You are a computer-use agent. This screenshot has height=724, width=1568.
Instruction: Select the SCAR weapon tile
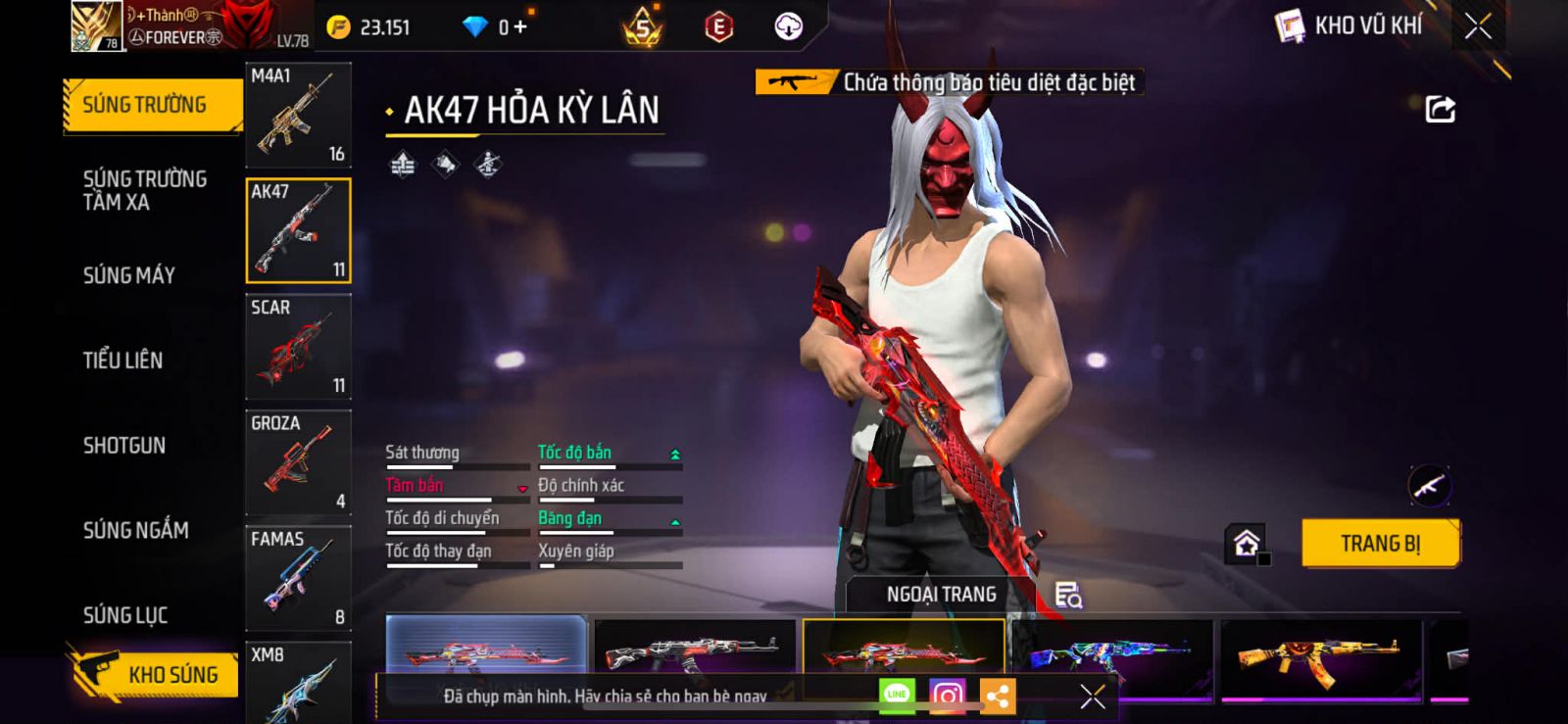pos(298,347)
